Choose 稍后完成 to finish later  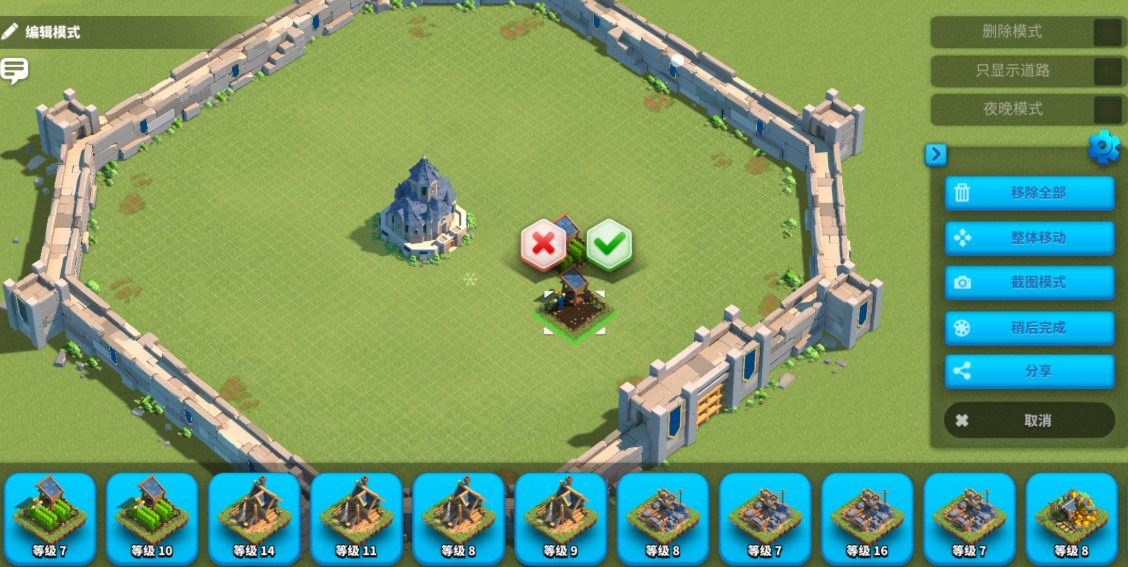click(x=1029, y=327)
